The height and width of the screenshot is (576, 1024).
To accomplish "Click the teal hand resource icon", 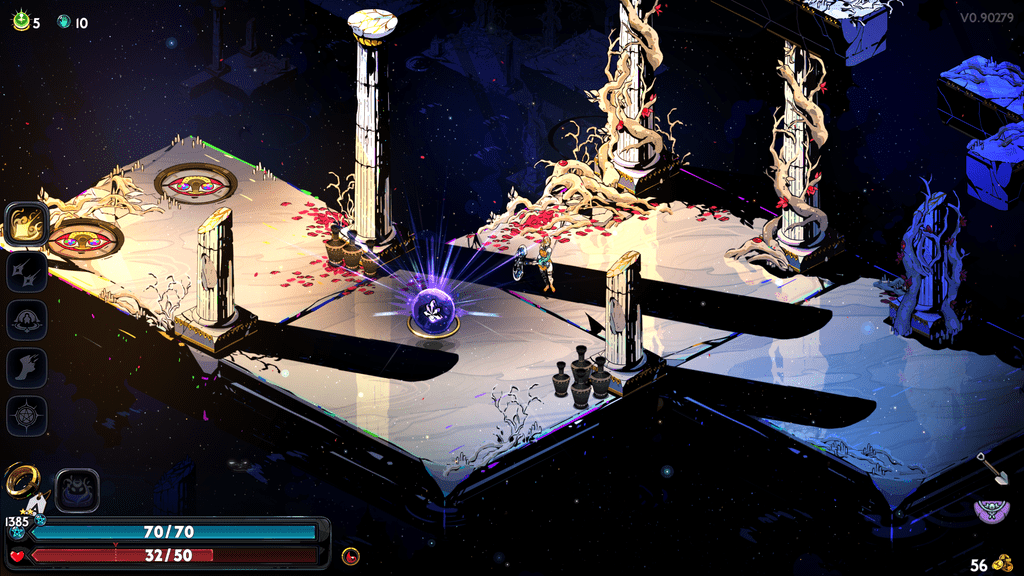I will [x=64, y=21].
